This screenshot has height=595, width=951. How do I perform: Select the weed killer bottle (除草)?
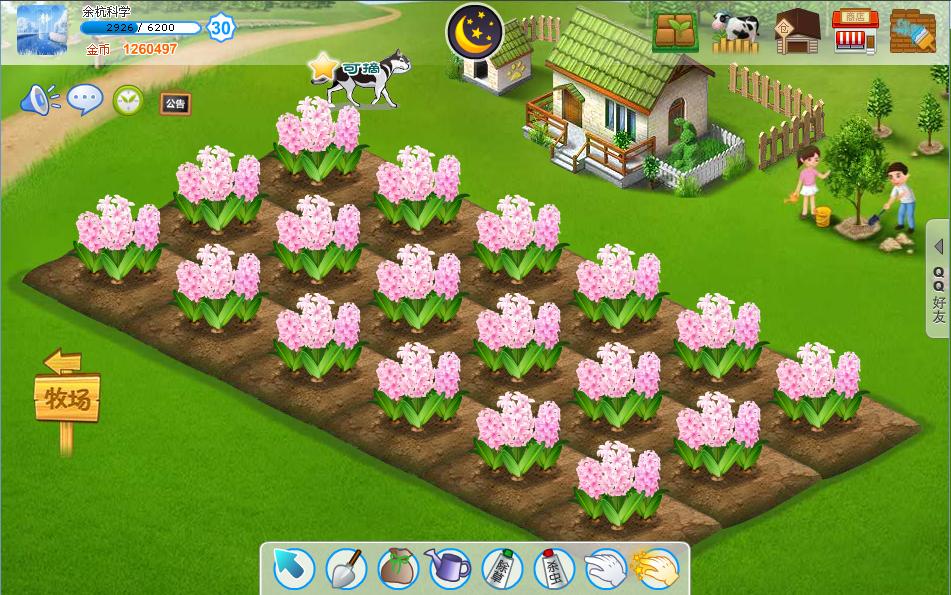[502, 569]
